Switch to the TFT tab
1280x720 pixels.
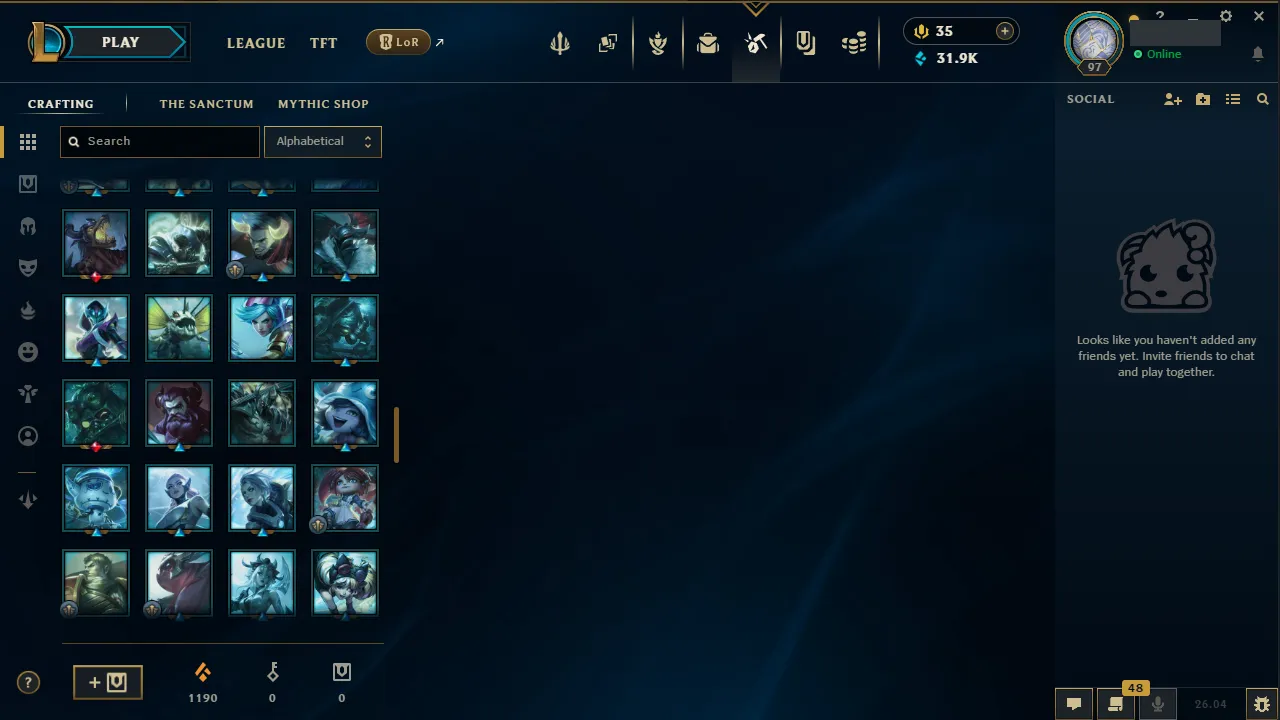point(323,43)
